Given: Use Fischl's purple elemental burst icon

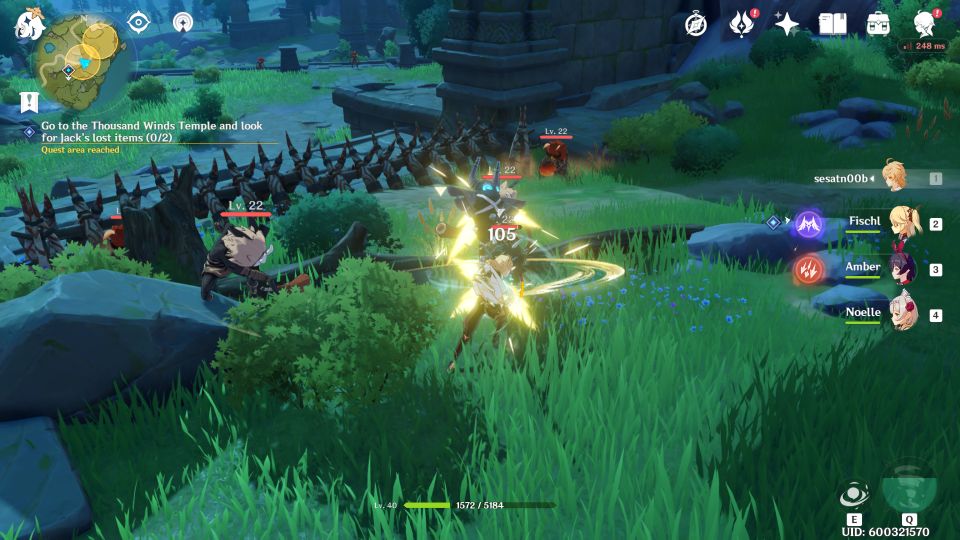Looking at the screenshot, I should click(x=807, y=223).
